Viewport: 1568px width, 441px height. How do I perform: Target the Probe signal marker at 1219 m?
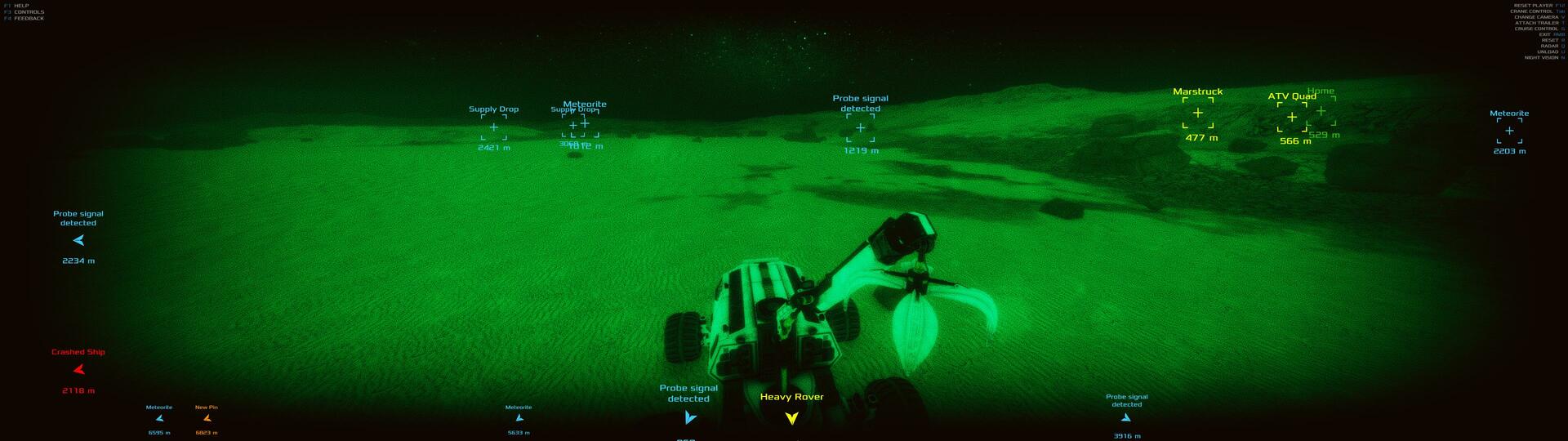(x=860, y=128)
